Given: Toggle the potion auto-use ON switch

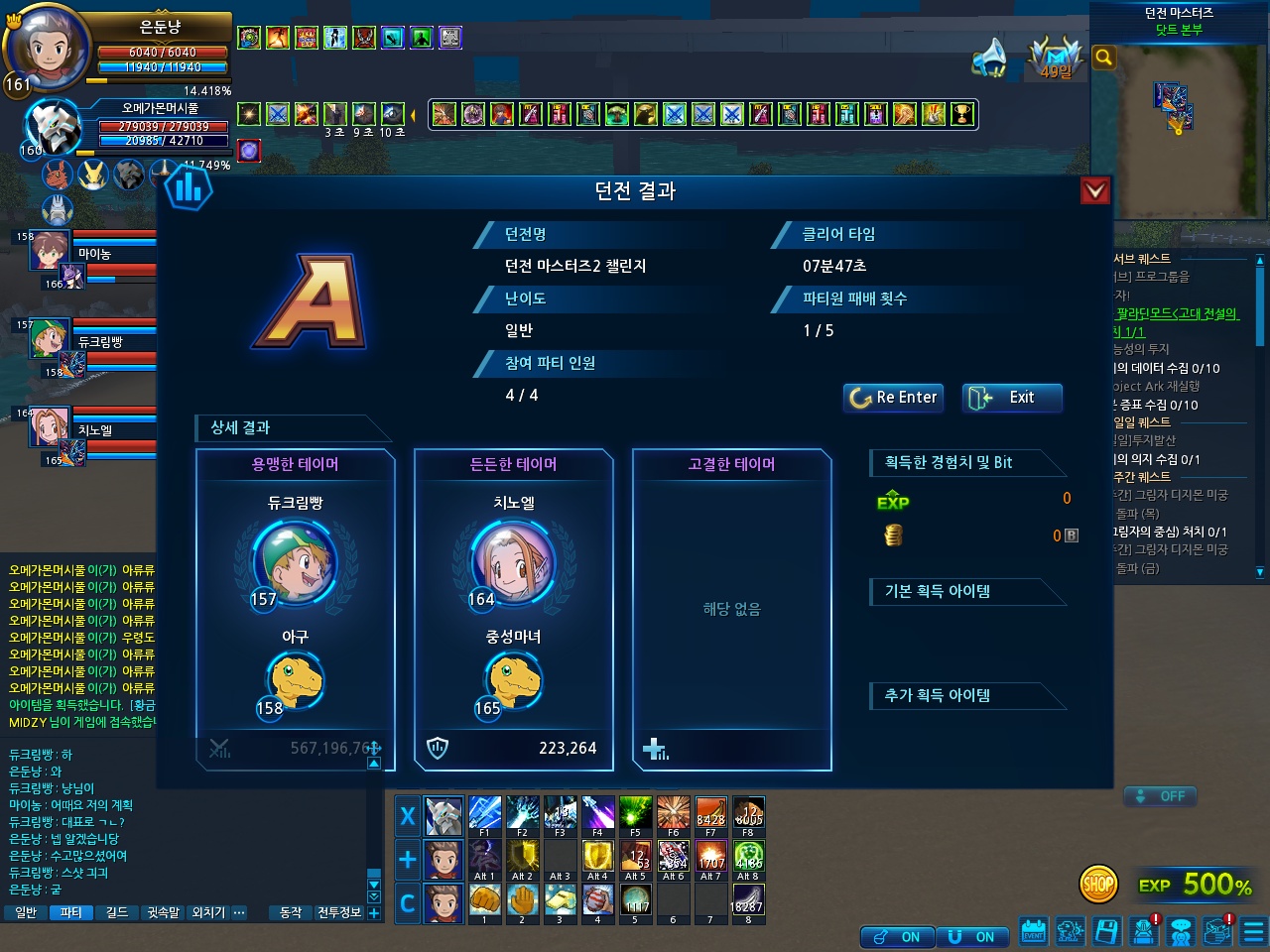Looking at the screenshot, I should click(896, 937).
